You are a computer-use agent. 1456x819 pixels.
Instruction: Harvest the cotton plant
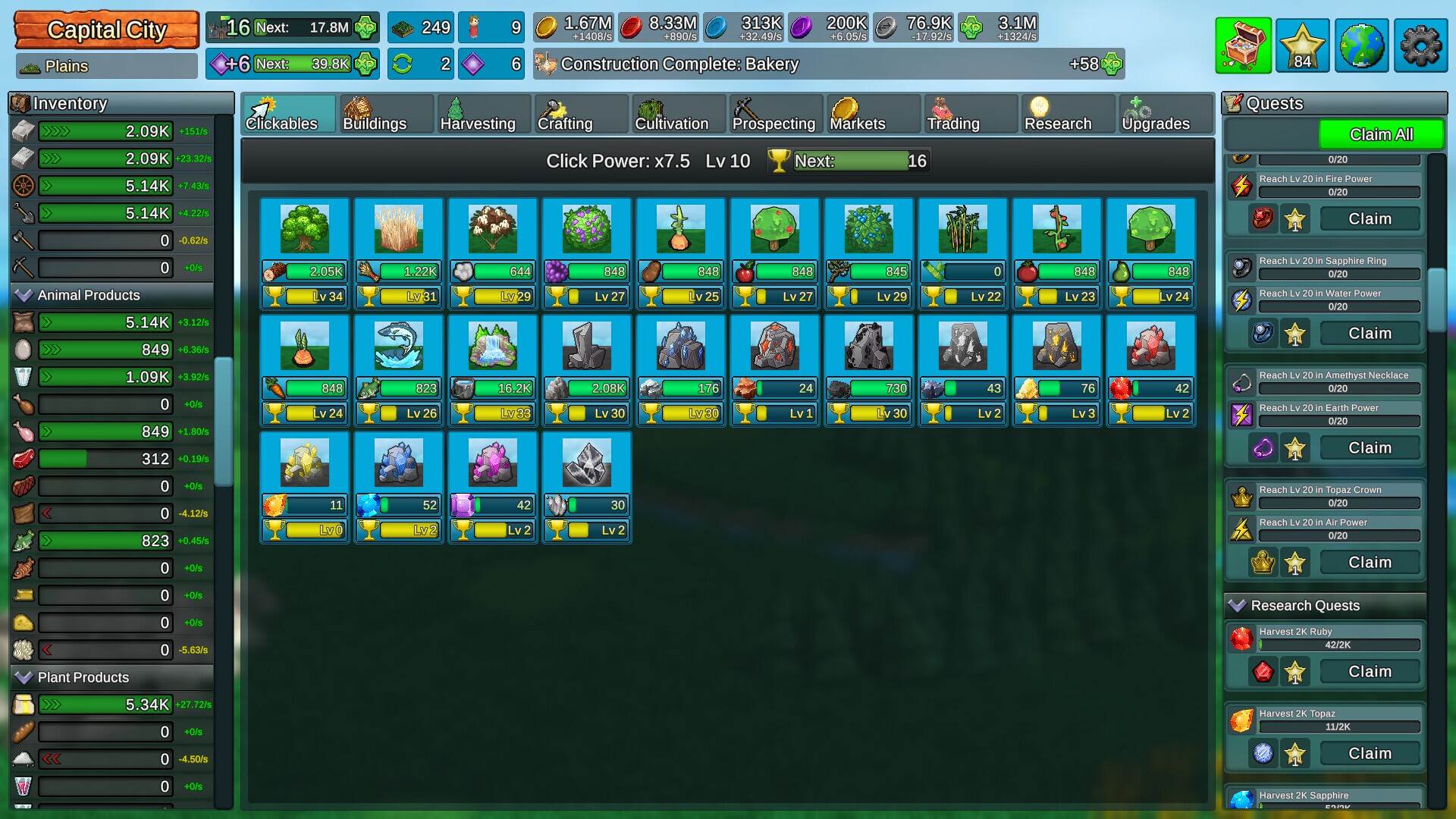coord(493,227)
